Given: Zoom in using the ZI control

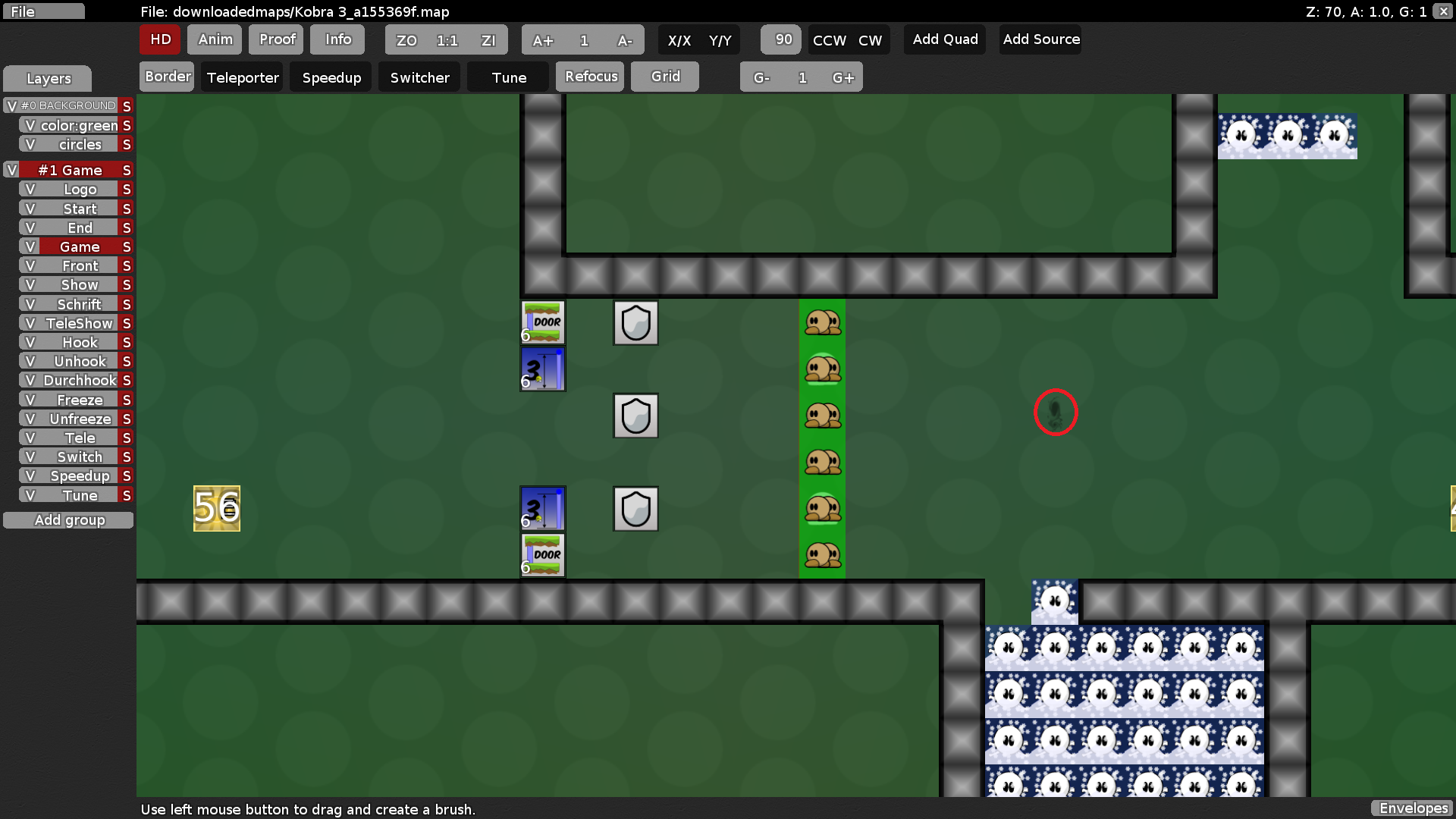Looking at the screenshot, I should click(488, 40).
